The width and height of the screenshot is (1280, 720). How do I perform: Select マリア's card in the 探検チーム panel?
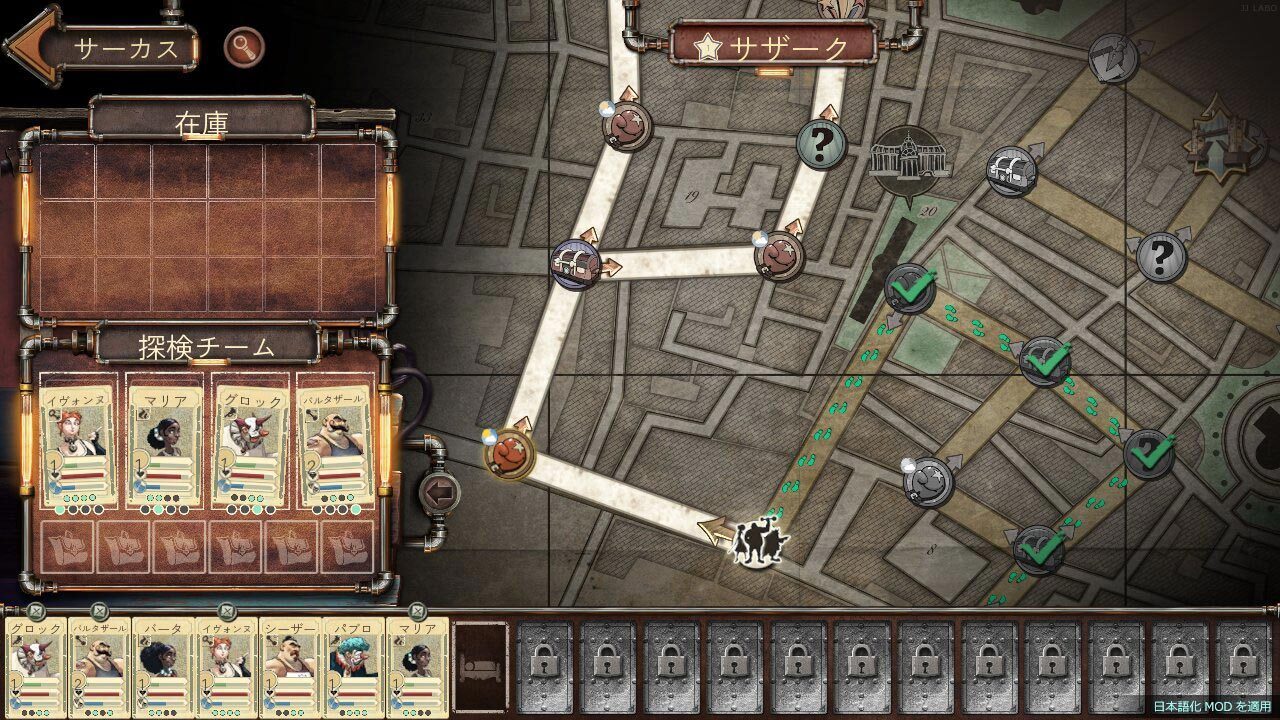[x=166, y=447]
